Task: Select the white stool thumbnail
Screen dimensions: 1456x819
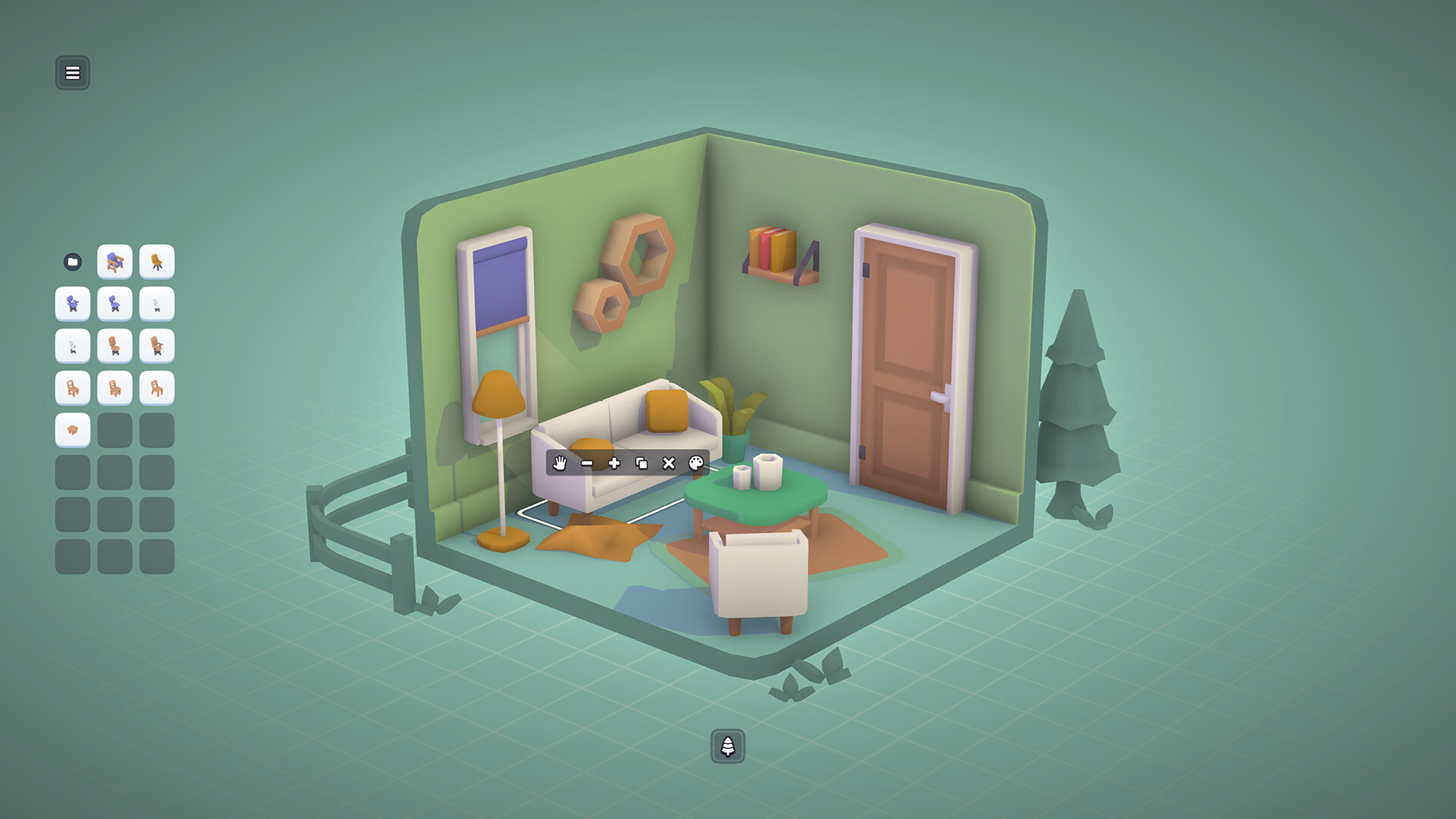Action: 157,303
